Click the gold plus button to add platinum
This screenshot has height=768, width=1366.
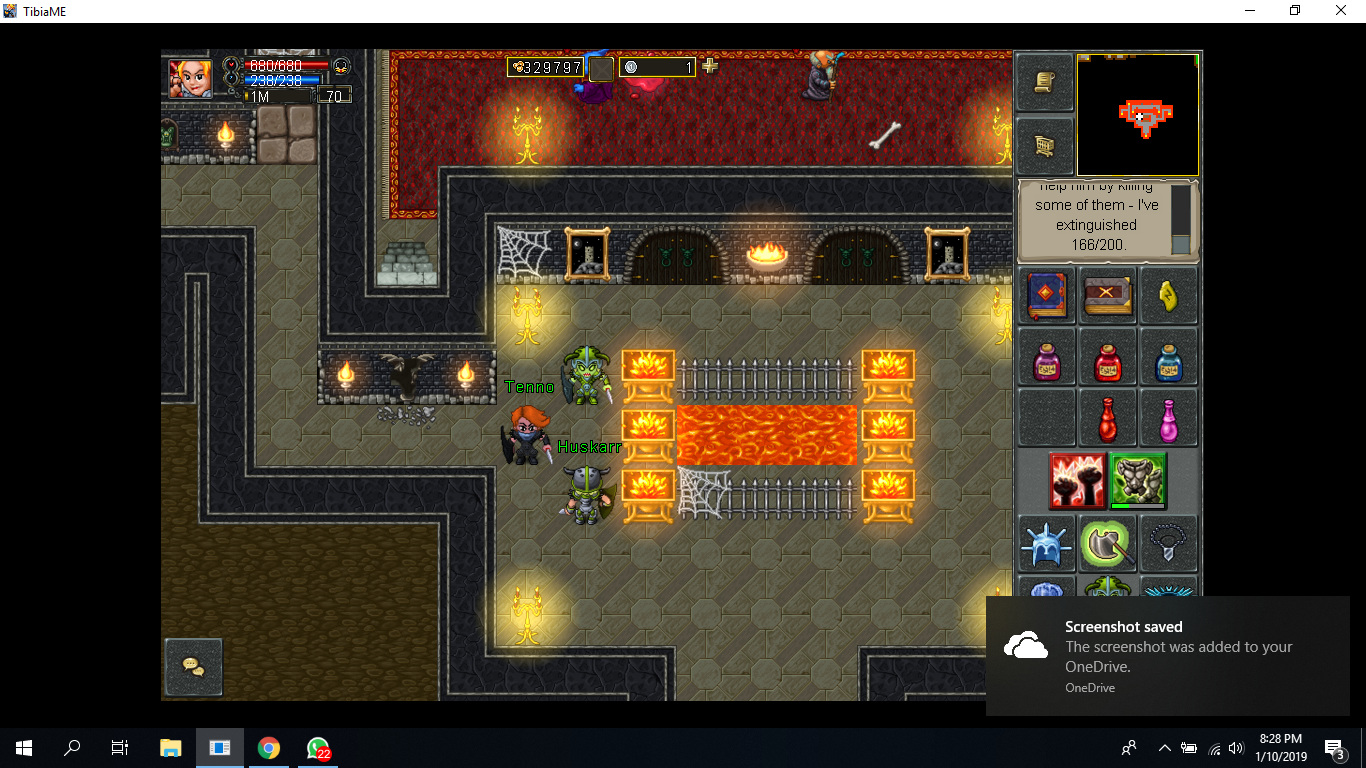[x=710, y=66]
